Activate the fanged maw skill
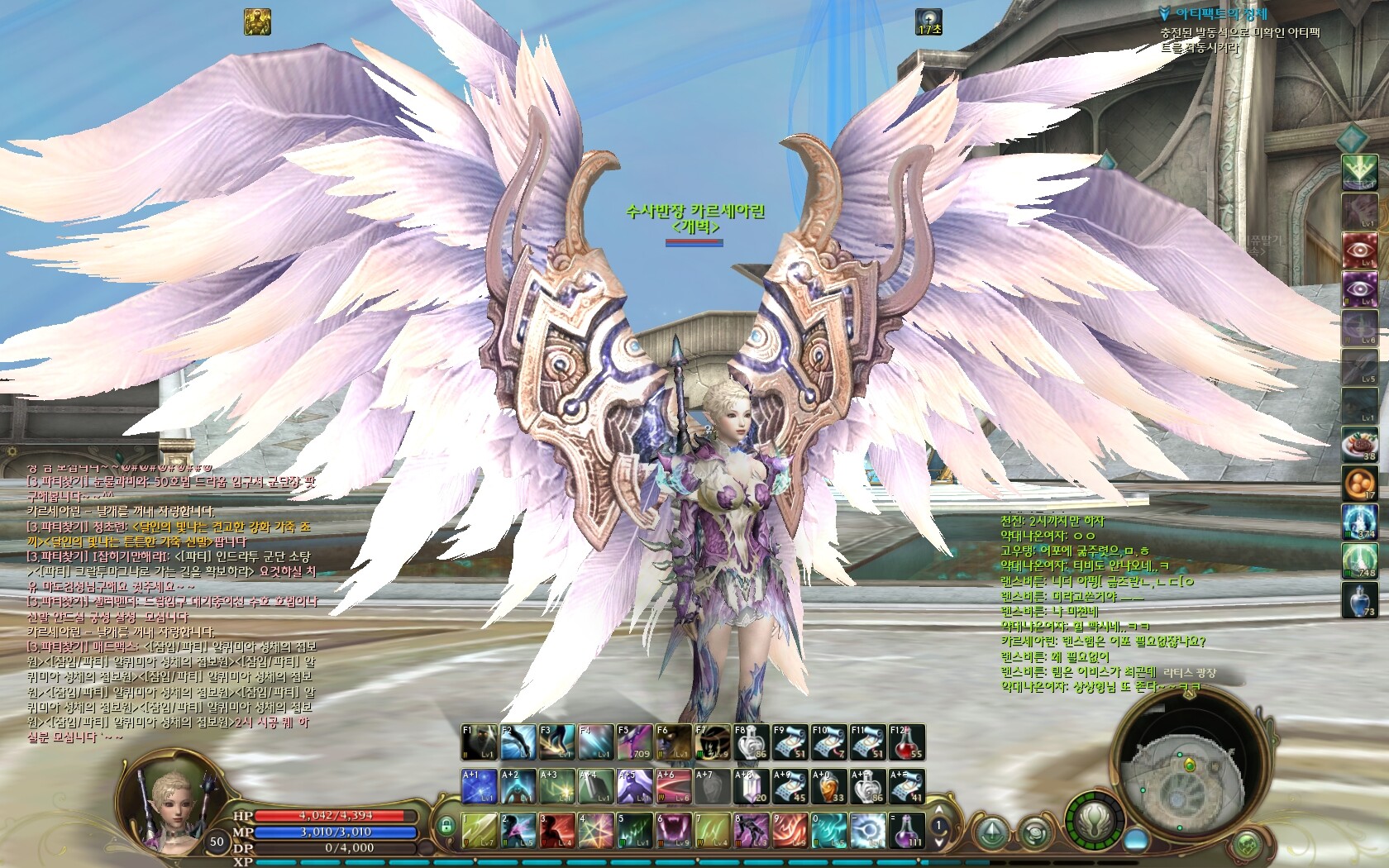Screen dimensions: 1389x868 [672, 830]
